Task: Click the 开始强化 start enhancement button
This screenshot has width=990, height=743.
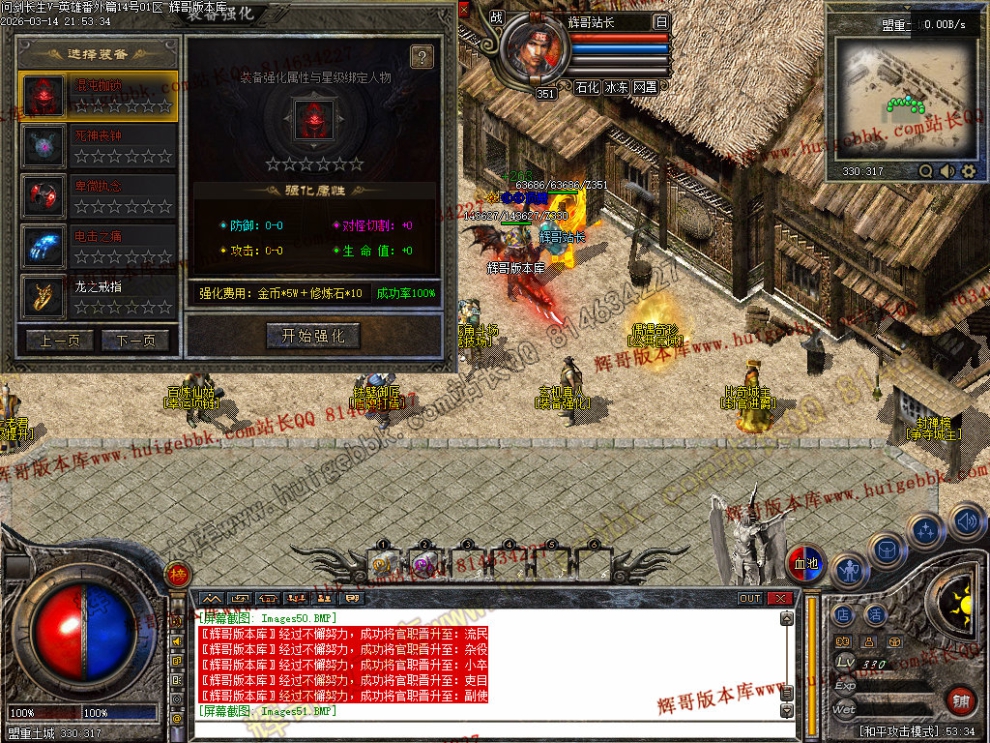Action: click(x=313, y=336)
